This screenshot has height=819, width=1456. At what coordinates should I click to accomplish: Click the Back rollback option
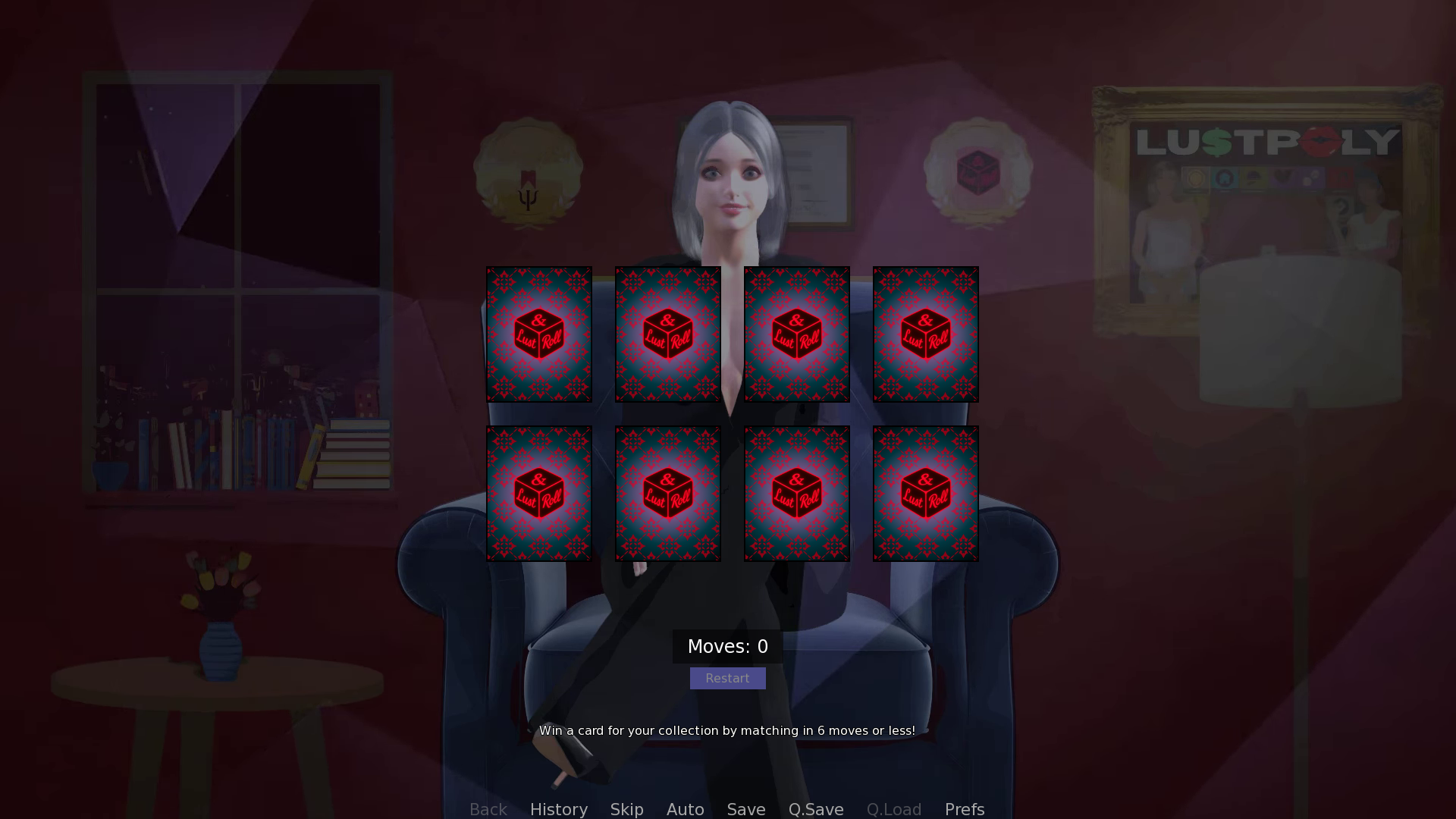click(x=488, y=809)
